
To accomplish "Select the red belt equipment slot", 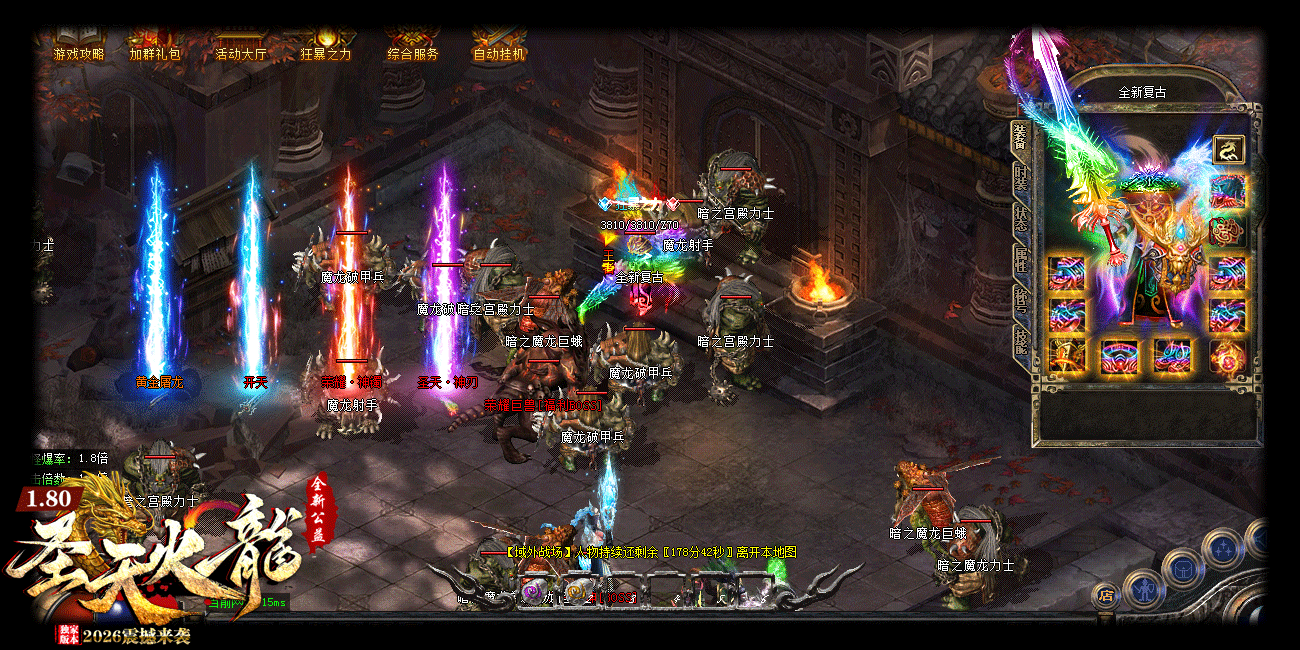I will 1119,356.
